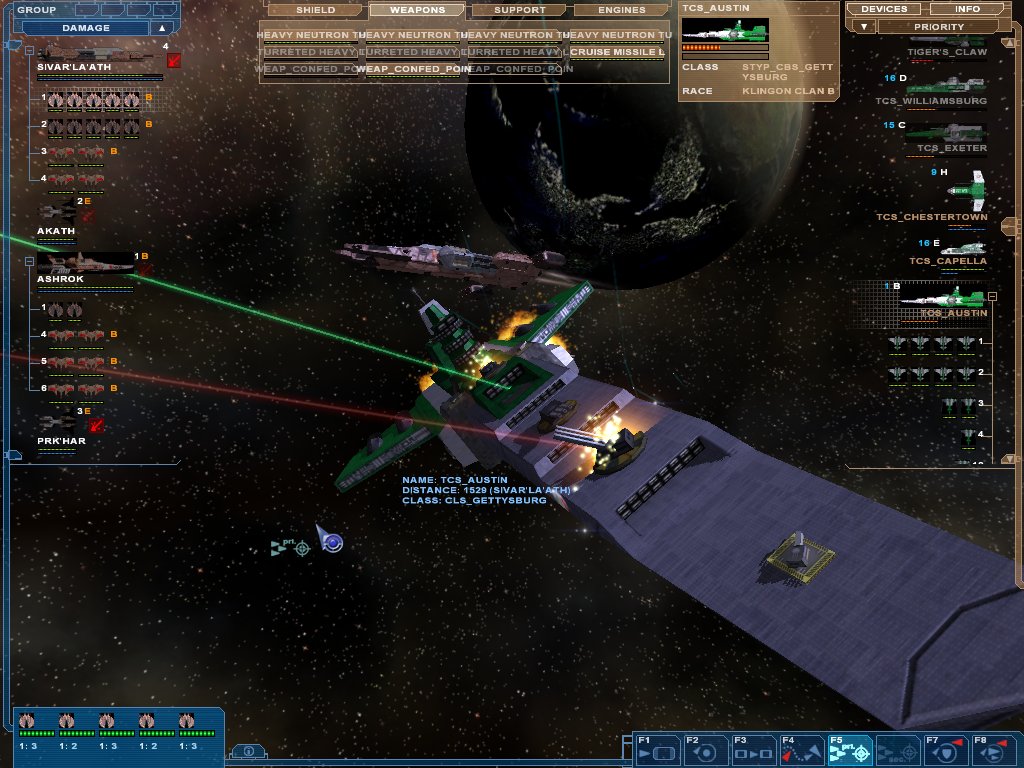This screenshot has width=1024, height=768.
Task: Open the Group panel tab
Action: 36,9
